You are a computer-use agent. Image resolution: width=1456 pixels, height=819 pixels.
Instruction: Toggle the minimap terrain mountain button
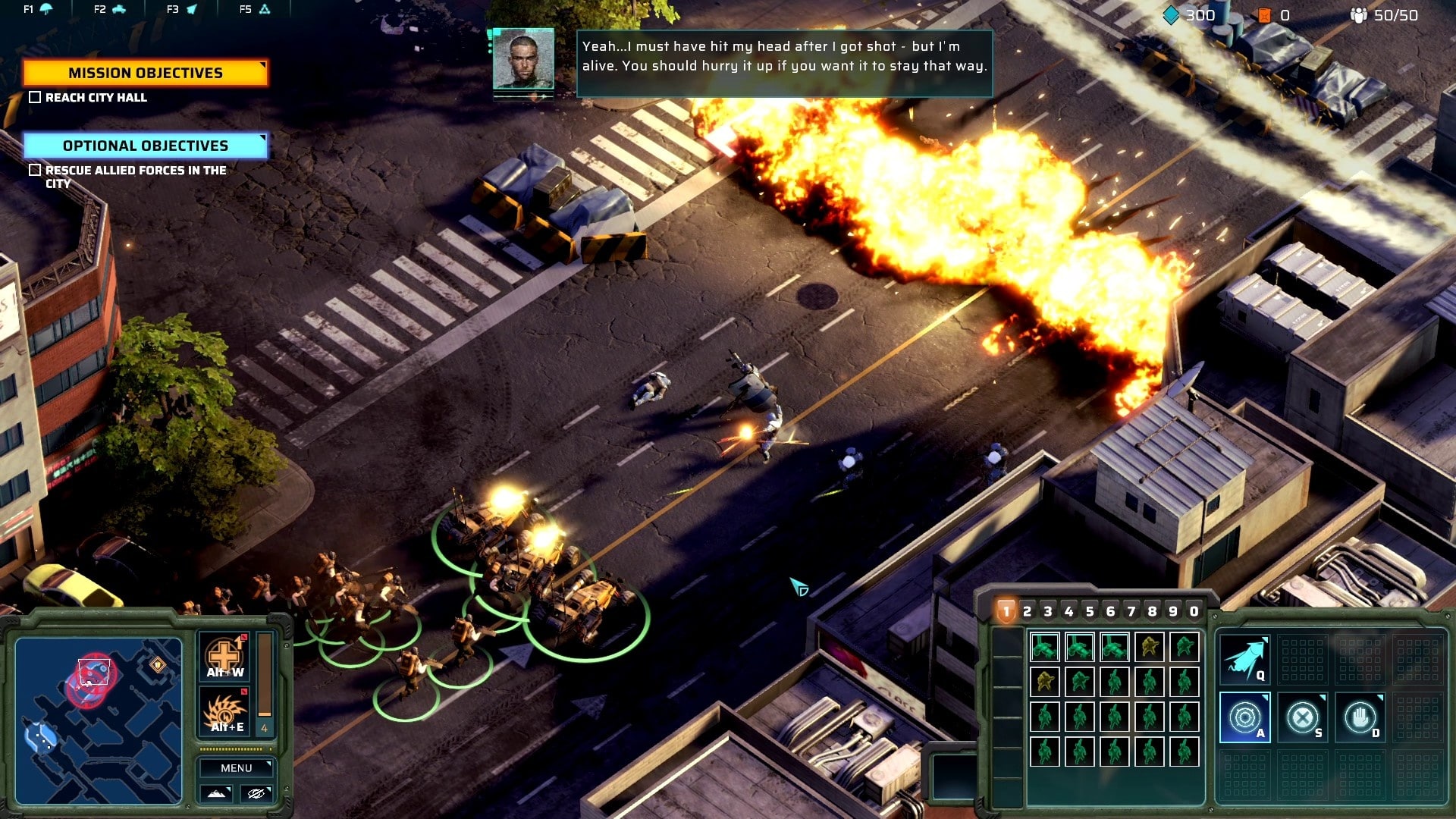pos(216,793)
